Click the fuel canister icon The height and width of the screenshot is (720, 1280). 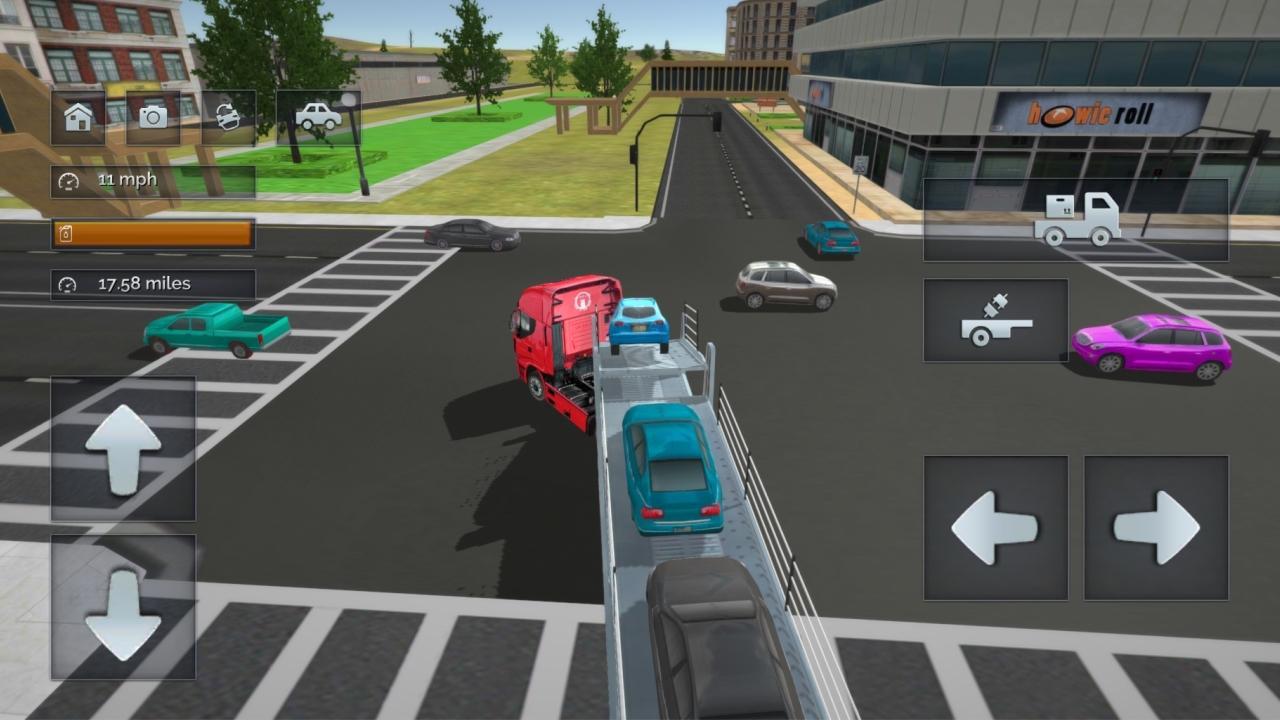point(64,235)
